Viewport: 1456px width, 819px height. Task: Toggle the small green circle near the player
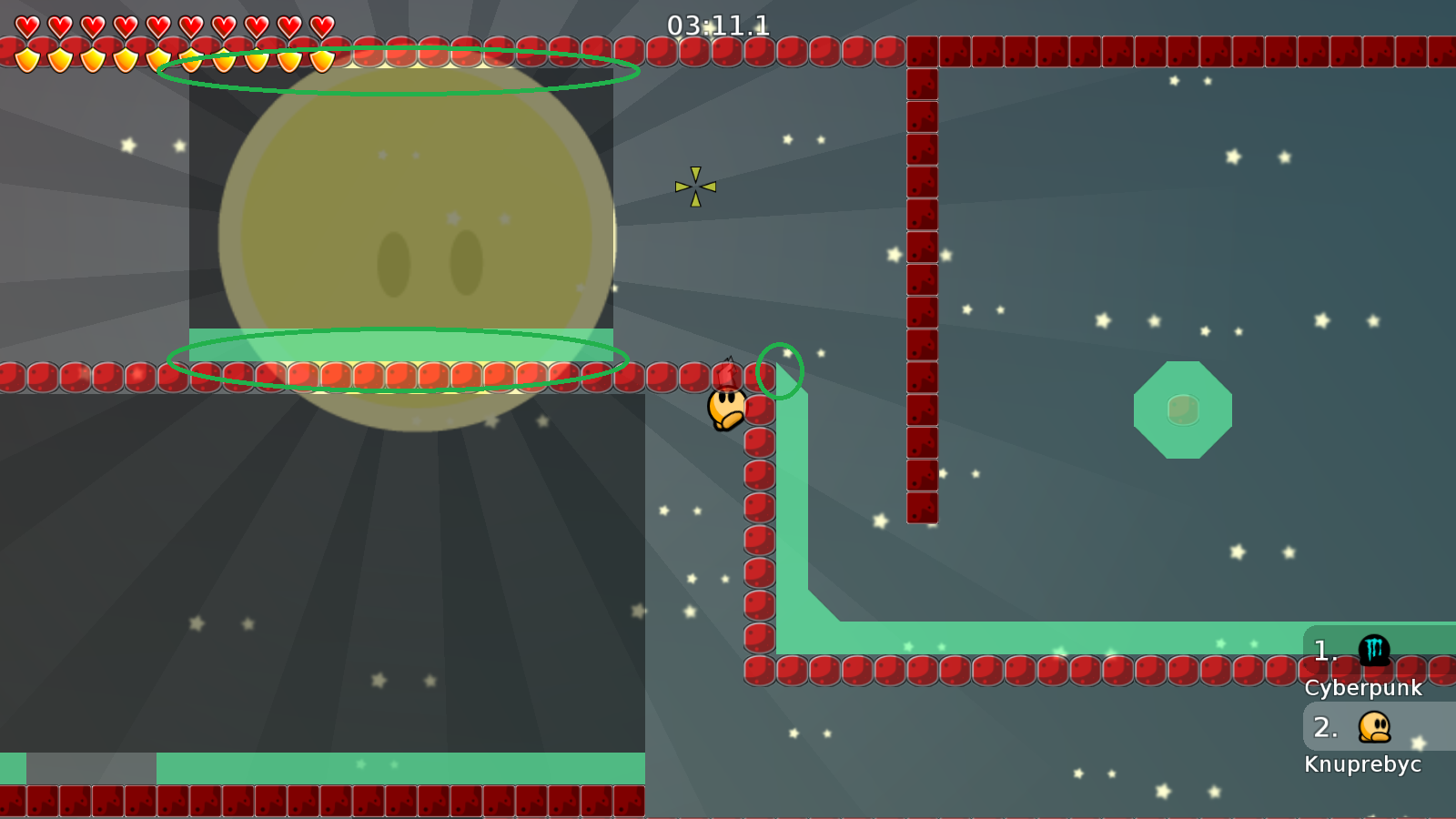[779, 369]
